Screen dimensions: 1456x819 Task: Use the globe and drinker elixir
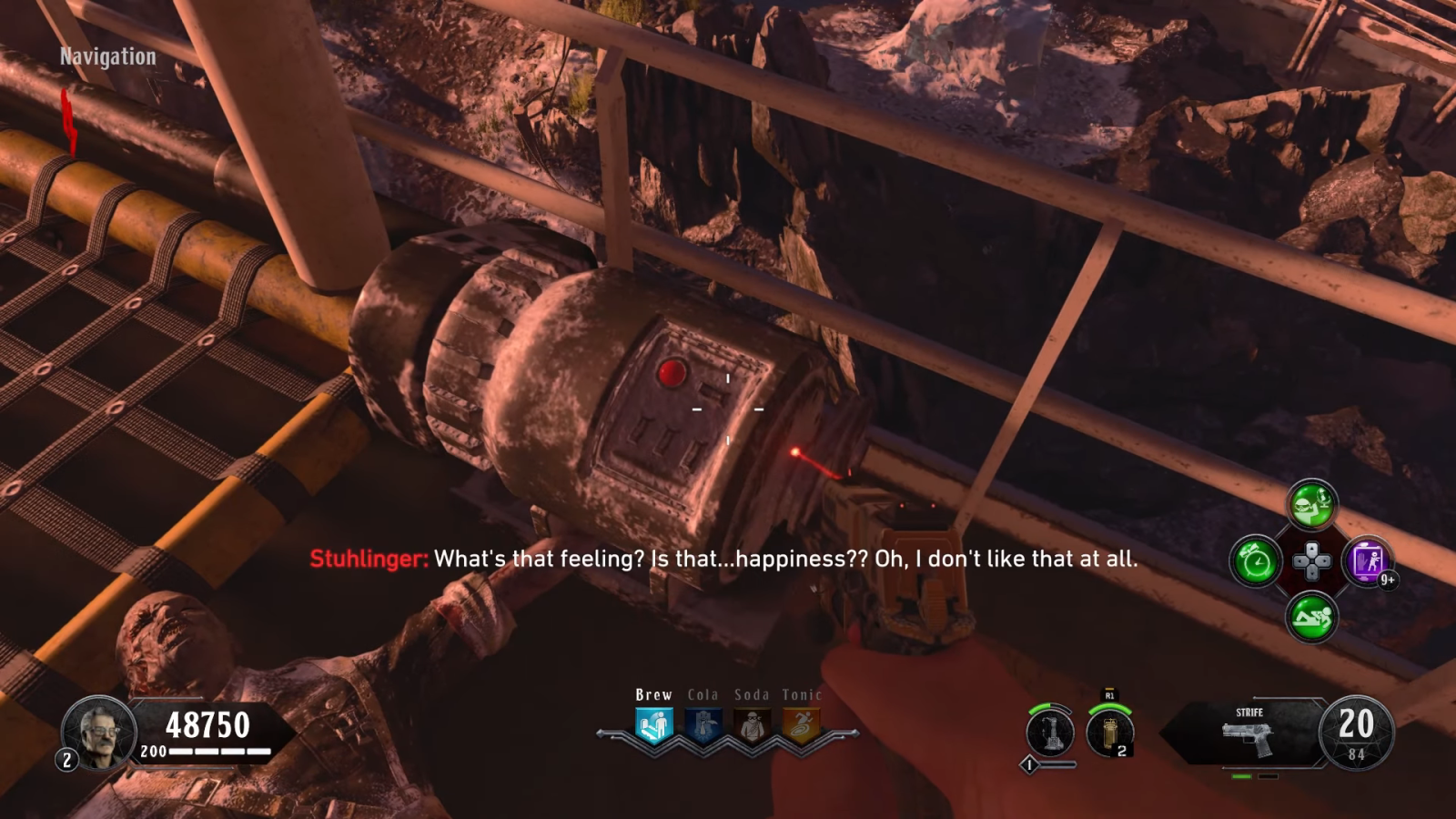point(1311,504)
